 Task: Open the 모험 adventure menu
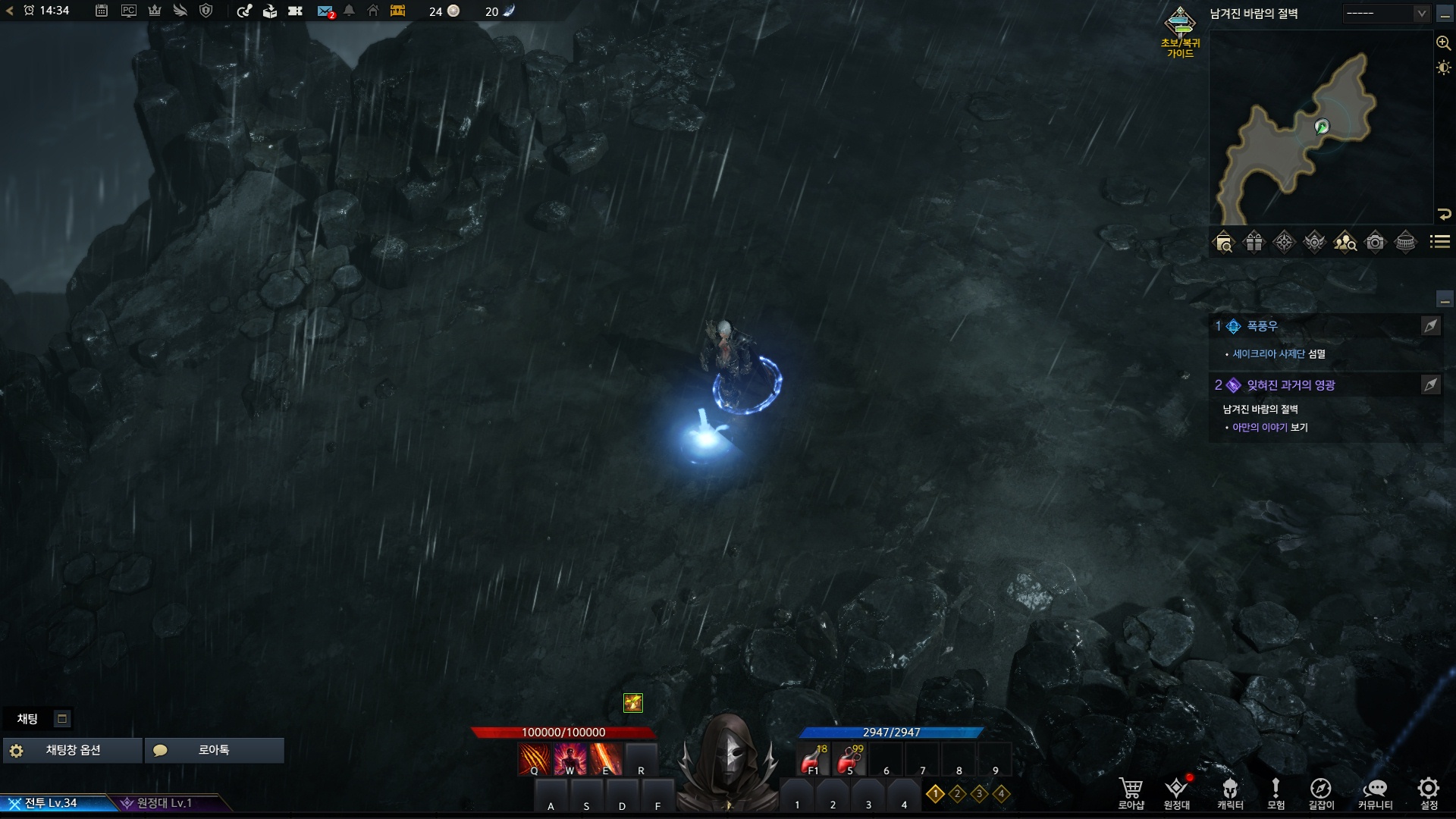tap(1276, 792)
